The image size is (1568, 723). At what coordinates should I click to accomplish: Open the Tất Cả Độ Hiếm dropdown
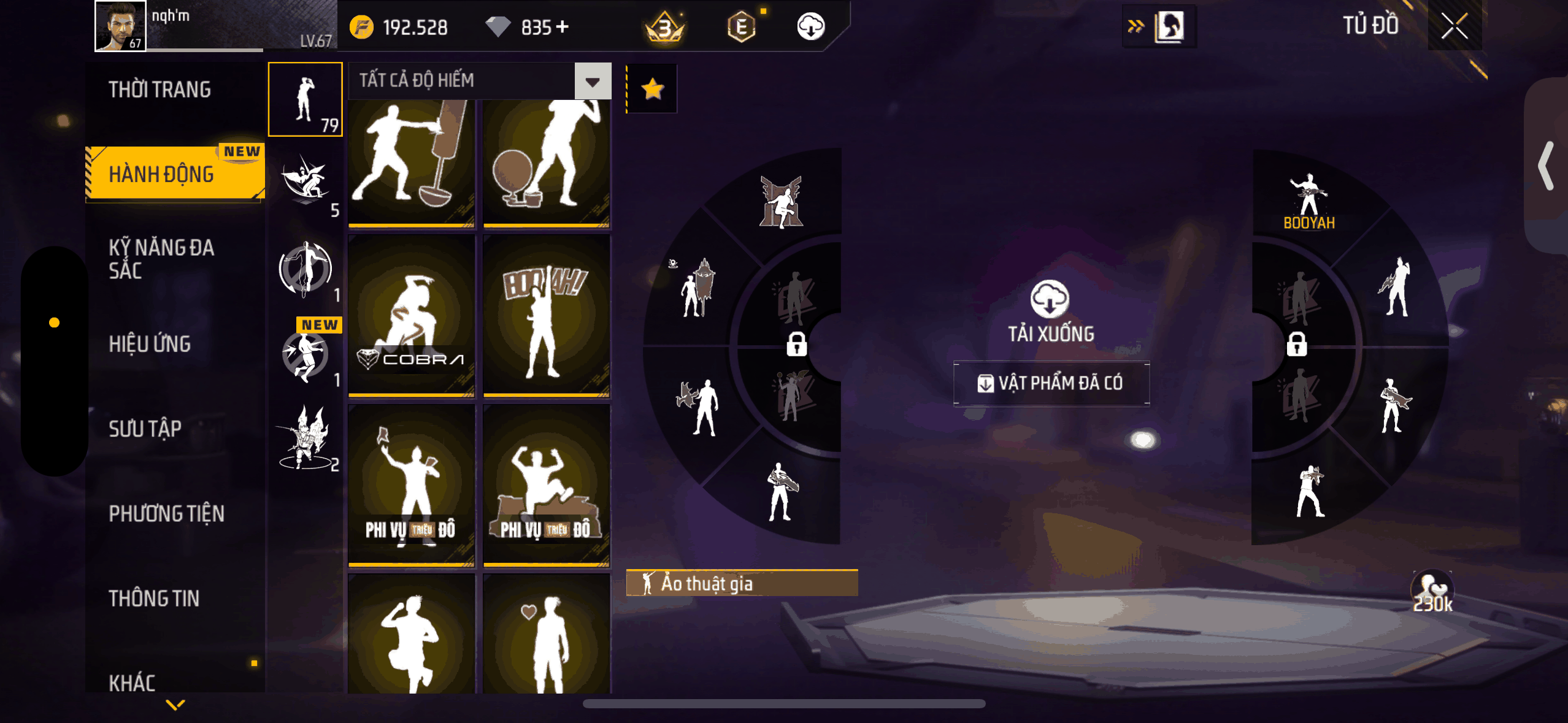coord(593,81)
